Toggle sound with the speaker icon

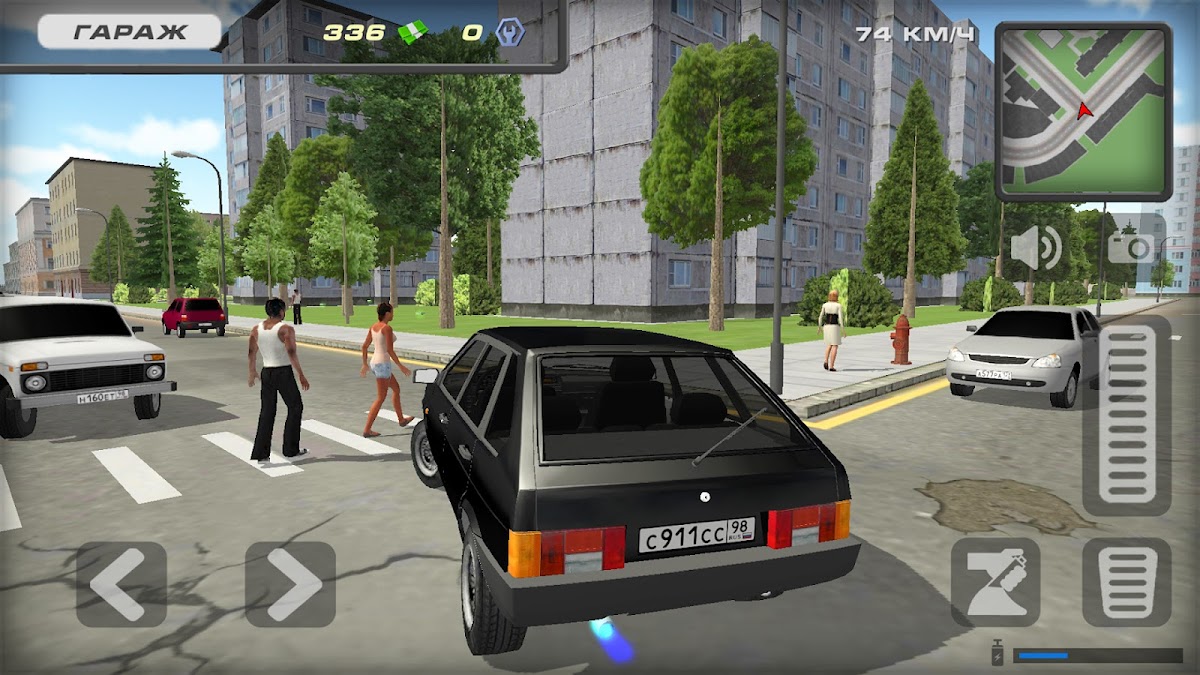tap(1035, 247)
